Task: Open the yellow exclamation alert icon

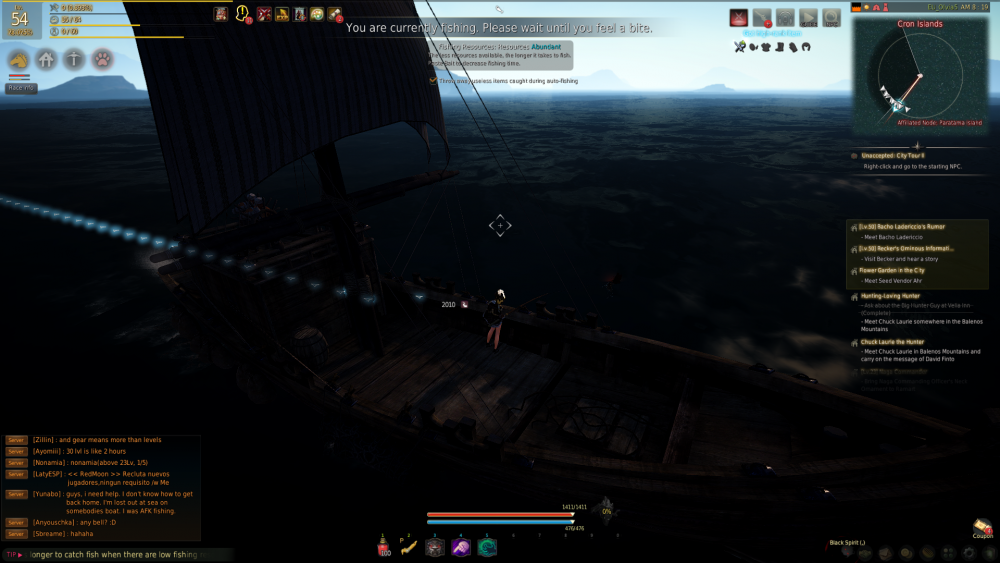Action: (241, 14)
